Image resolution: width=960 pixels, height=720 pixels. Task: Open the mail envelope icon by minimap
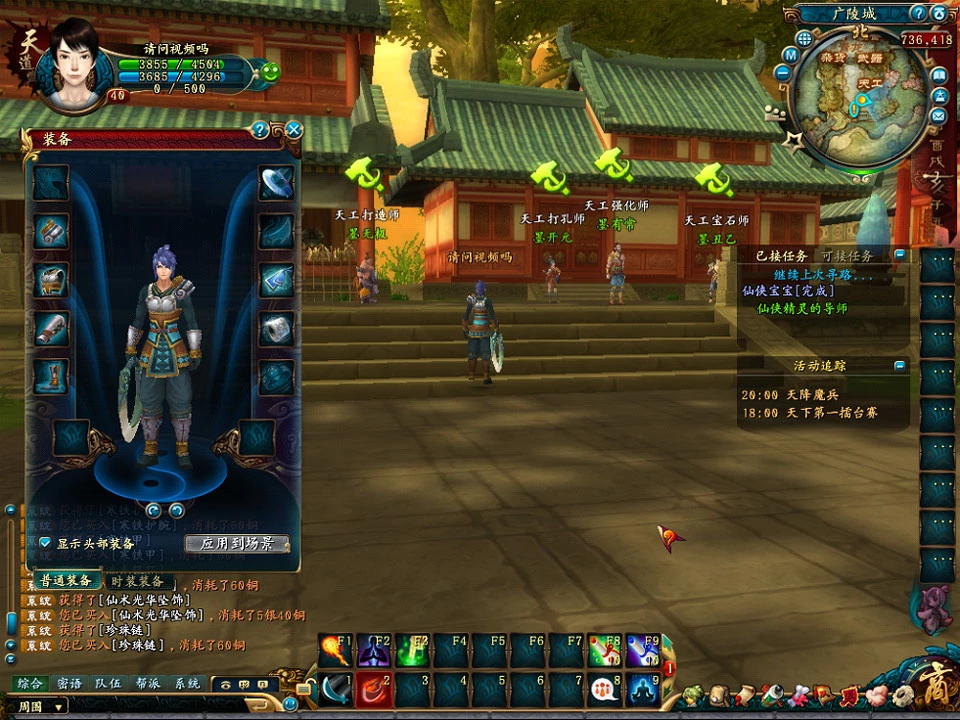pyautogui.click(x=939, y=116)
